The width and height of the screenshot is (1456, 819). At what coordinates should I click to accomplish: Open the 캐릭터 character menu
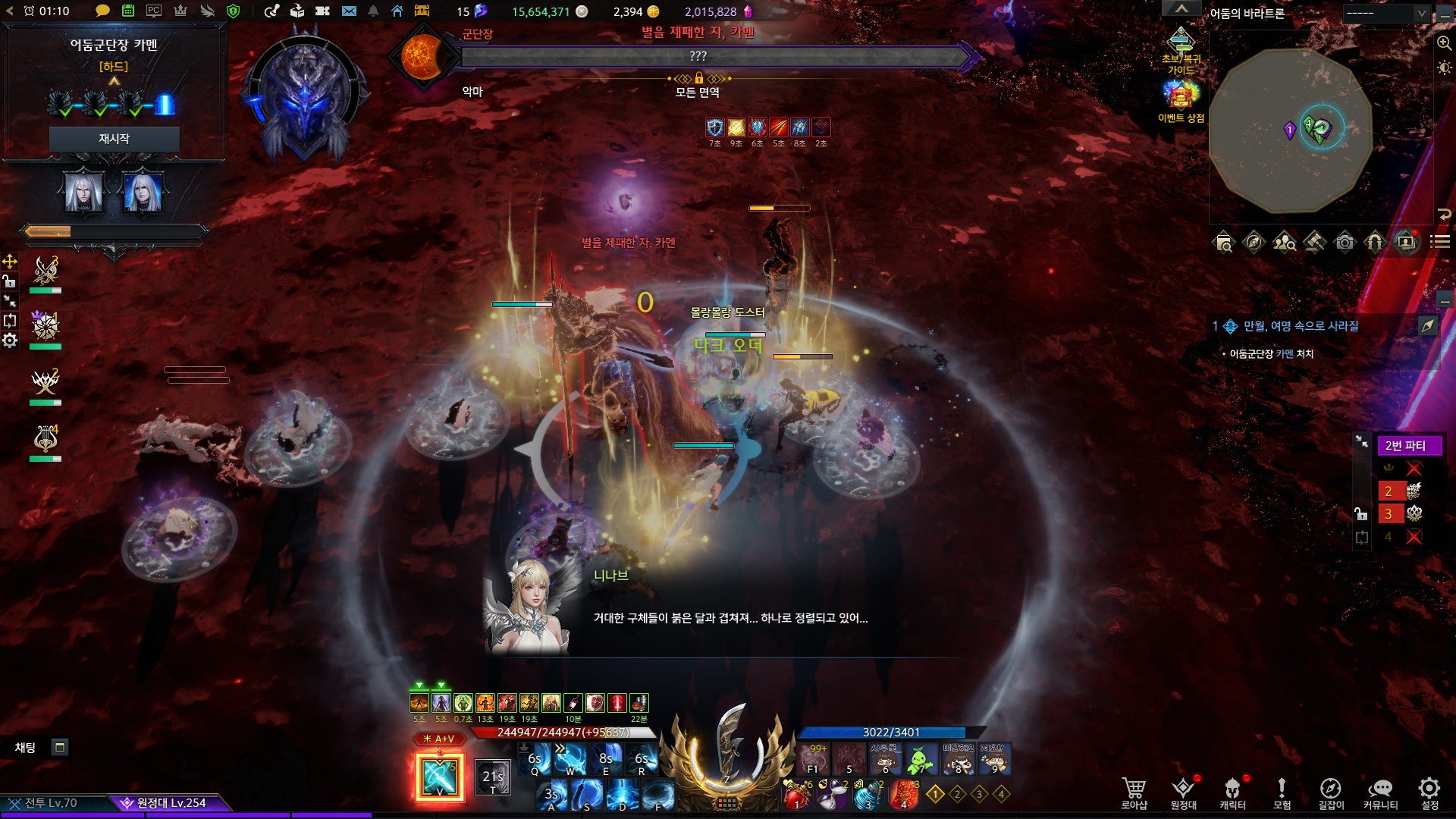(1232, 793)
